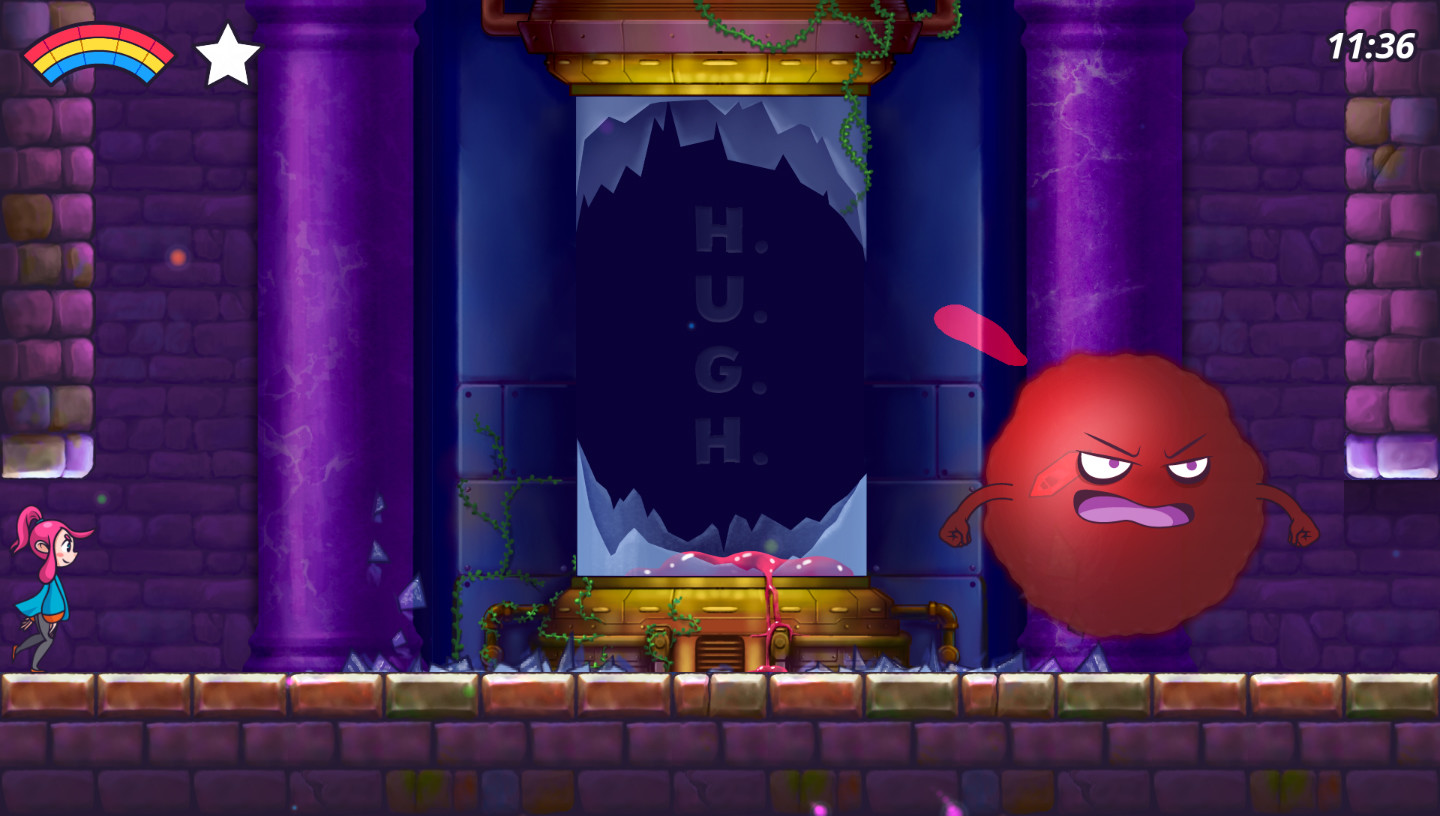Select the white star collectible icon

click(230, 52)
